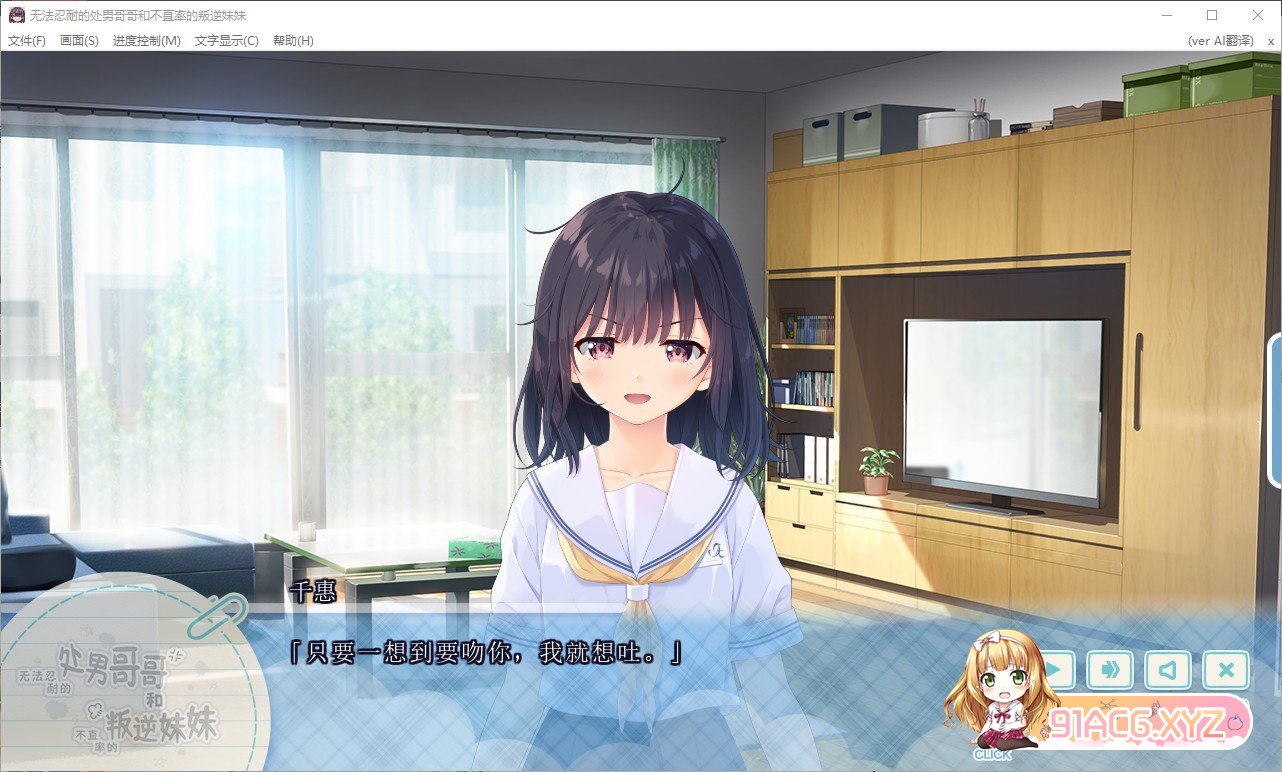Hide the dialogue box with X button
The image size is (1282, 772).
[1226, 669]
